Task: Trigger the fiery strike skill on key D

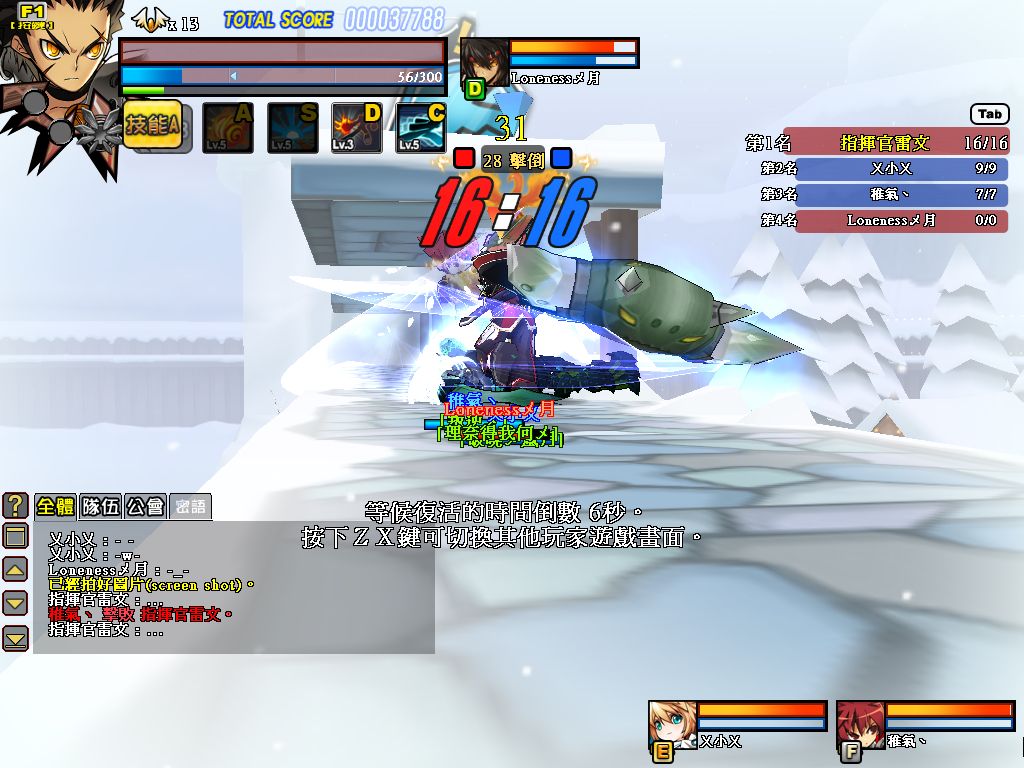Action: (357, 128)
